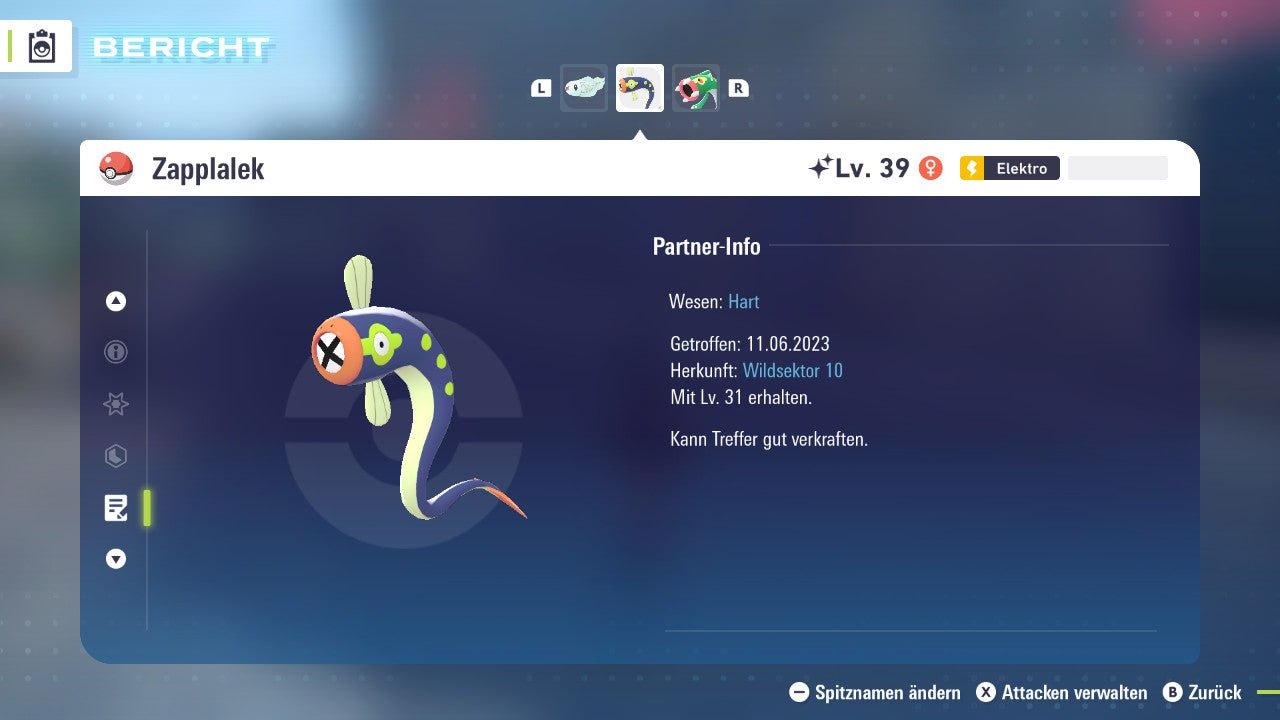1280x720 pixels.
Task: Select the green Pokémon thumbnail on the right
Action: tap(696, 87)
